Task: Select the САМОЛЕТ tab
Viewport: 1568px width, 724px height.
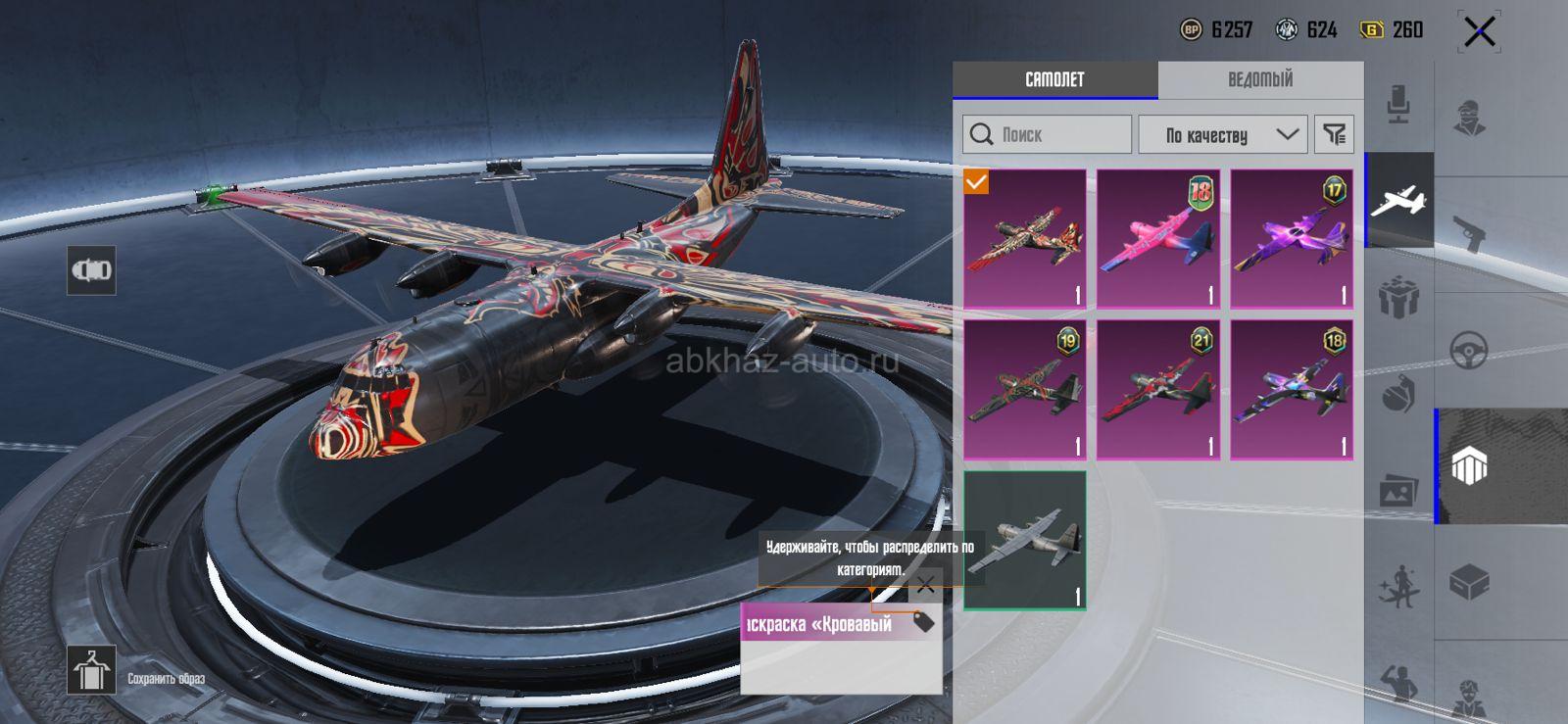Action: click(x=1054, y=79)
